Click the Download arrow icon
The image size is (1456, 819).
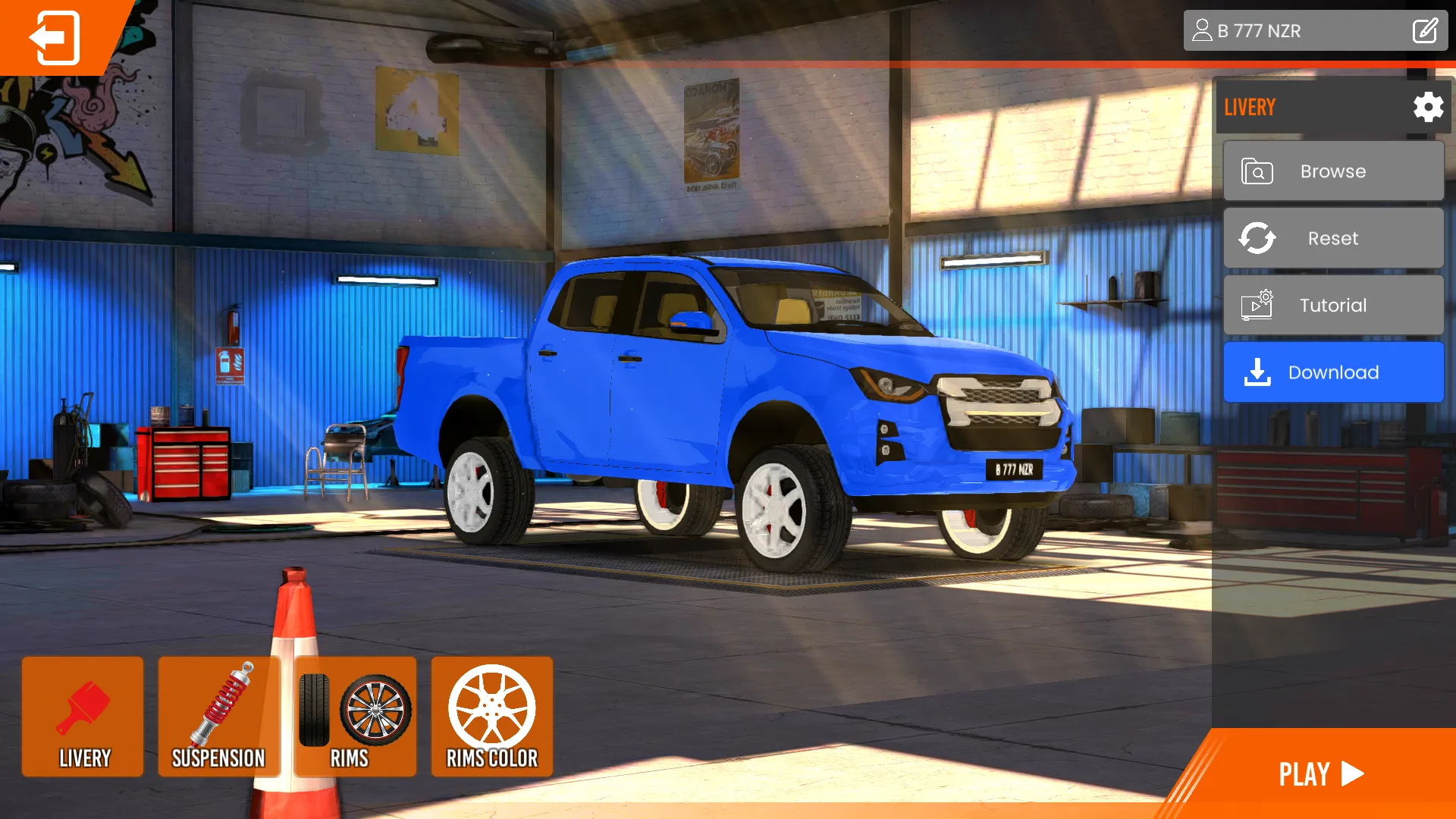click(x=1257, y=372)
